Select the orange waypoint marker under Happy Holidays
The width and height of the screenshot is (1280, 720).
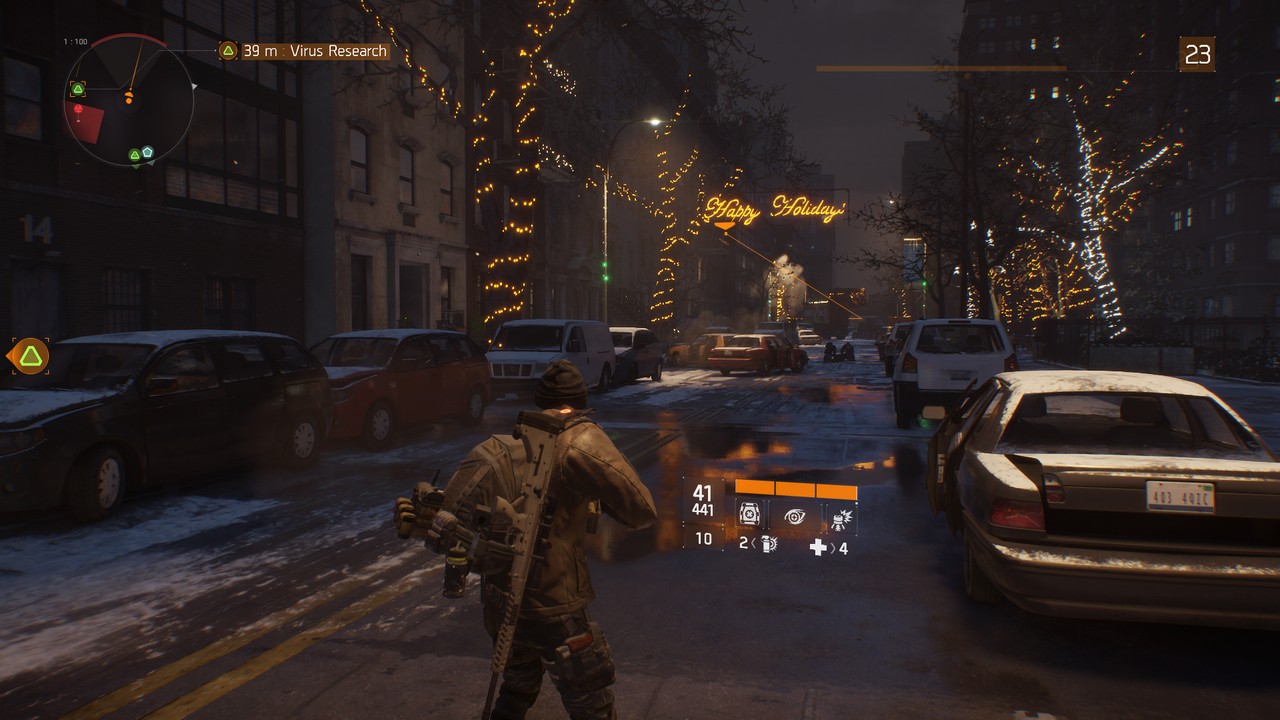pos(724,228)
